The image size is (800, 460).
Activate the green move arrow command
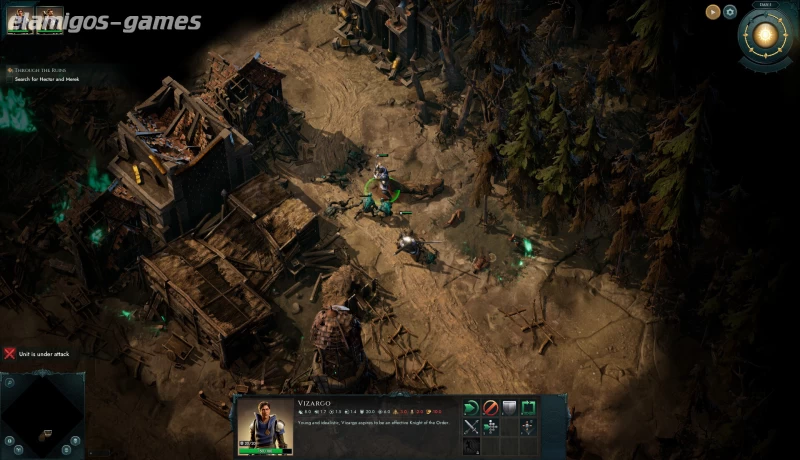472,407
